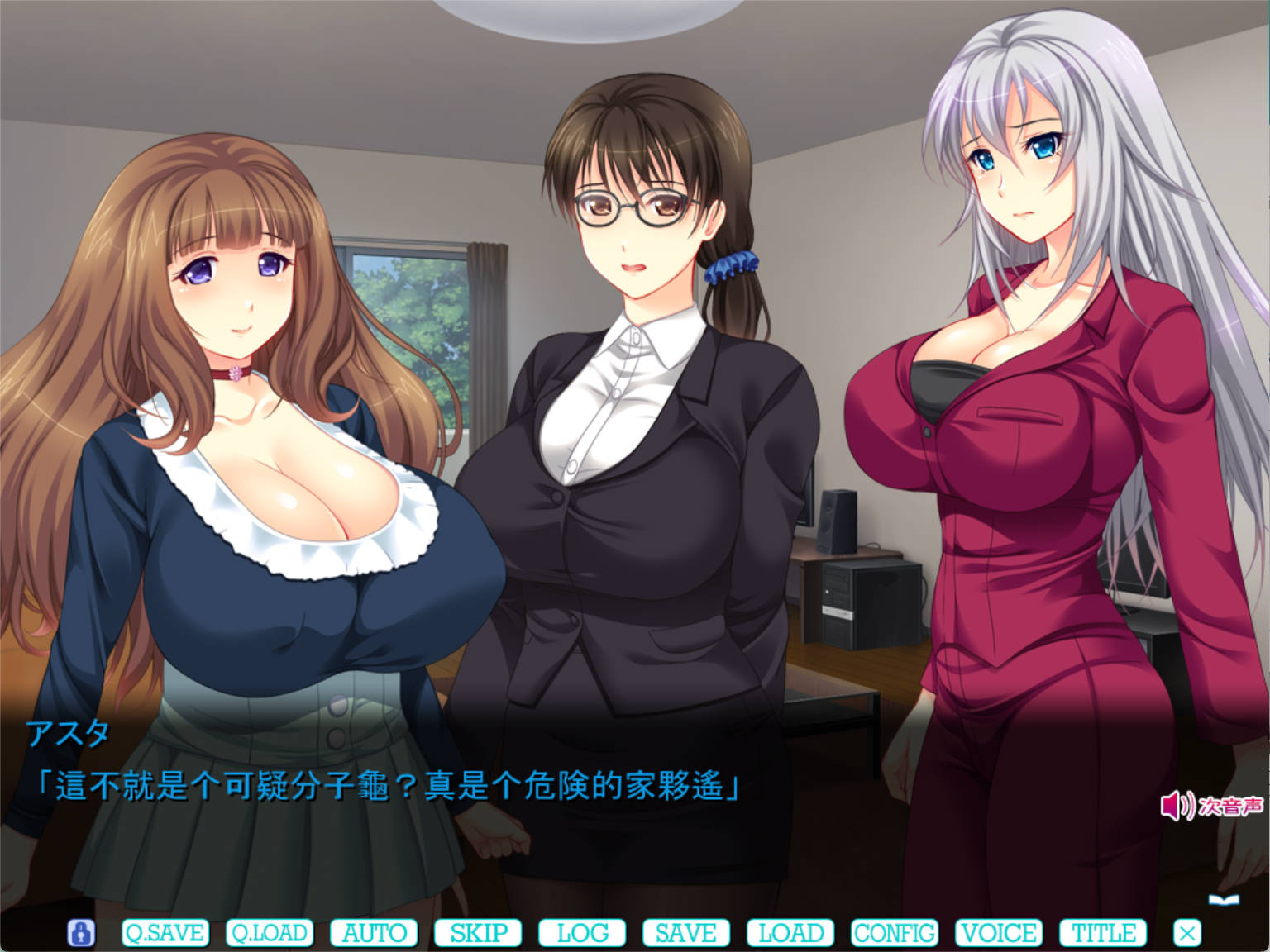Return to the TITLE screen
This screenshot has height=952, width=1270.
(1103, 933)
